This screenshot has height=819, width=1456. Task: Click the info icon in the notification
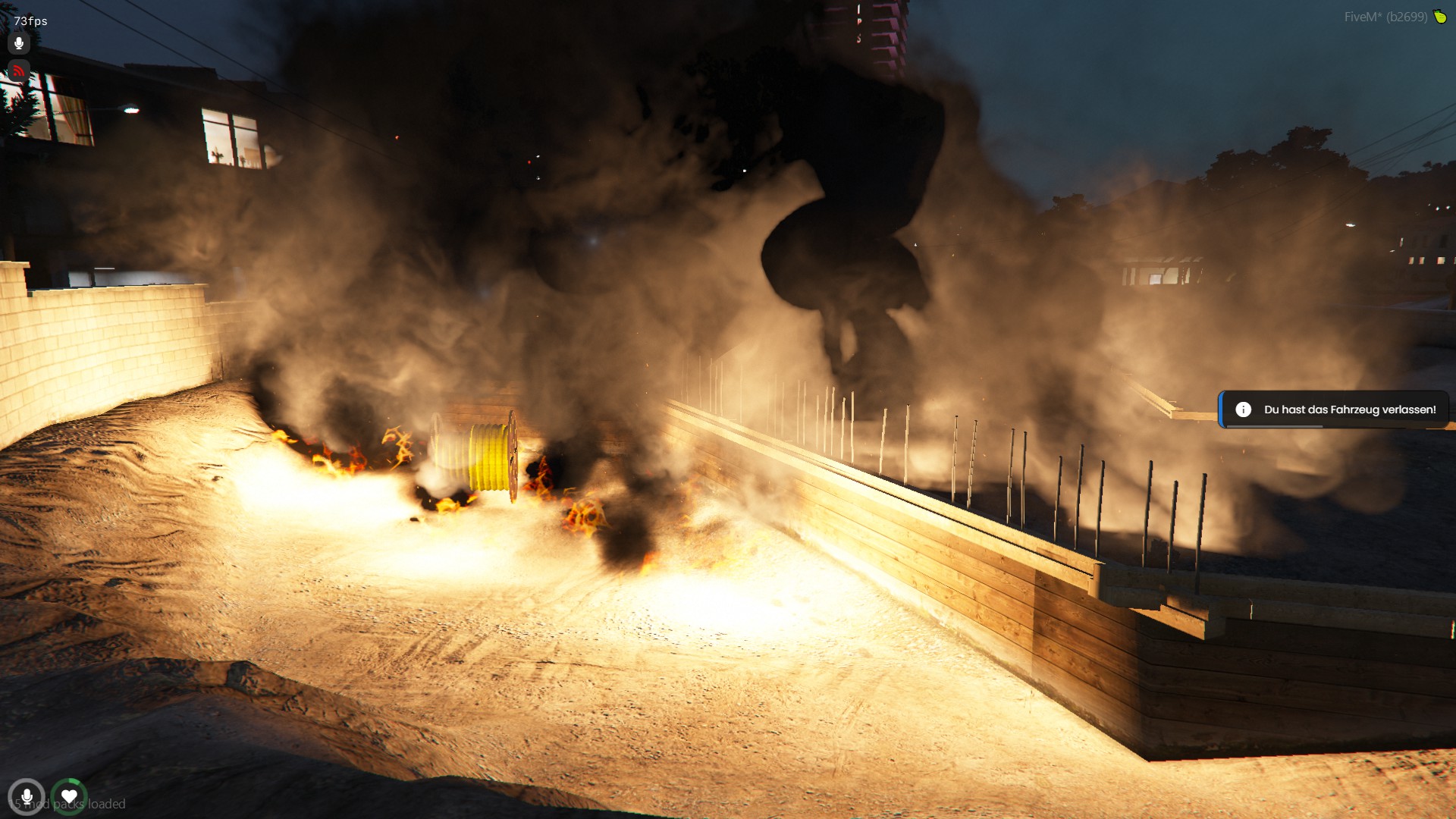(x=1243, y=409)
